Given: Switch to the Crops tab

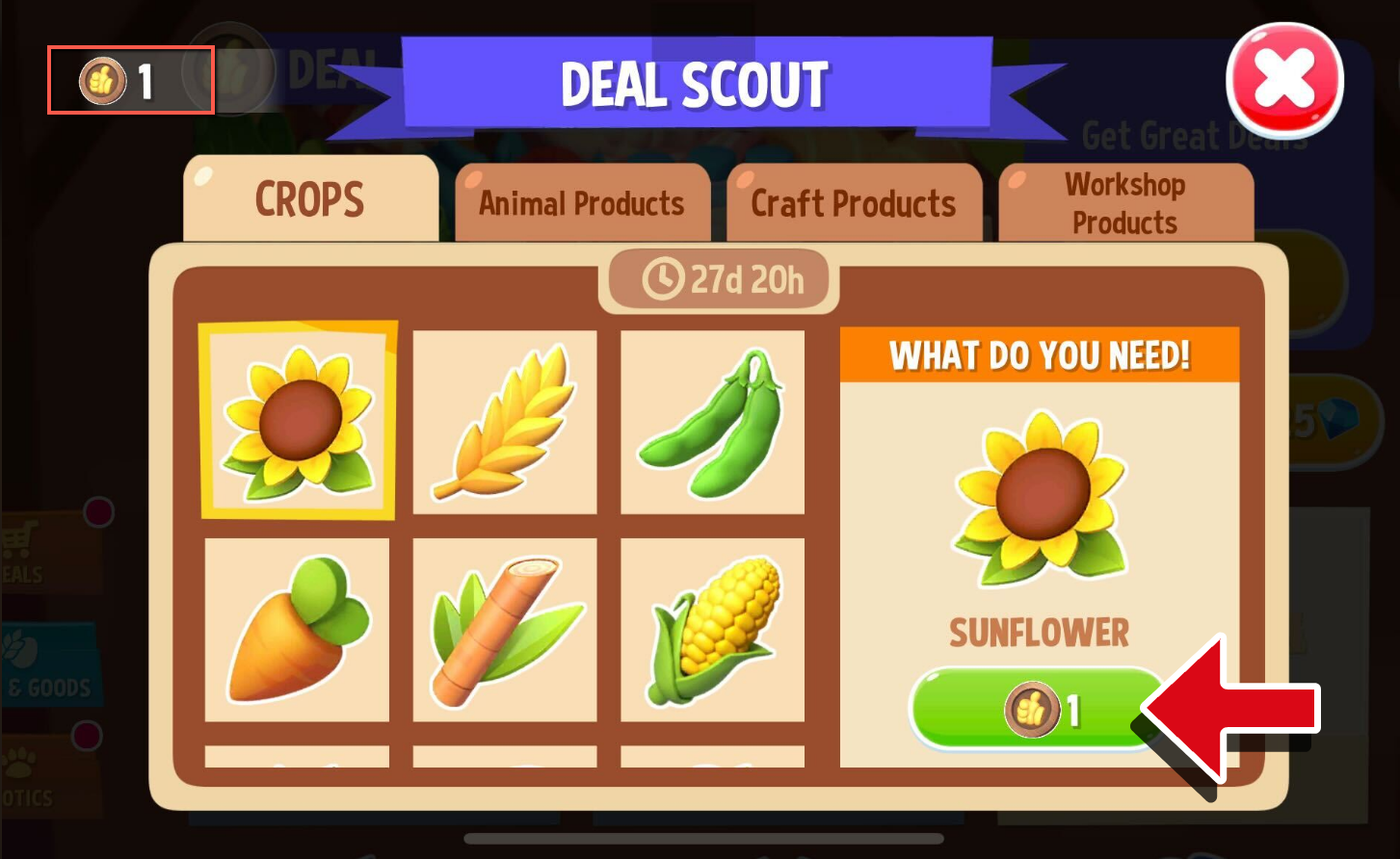Looking at the screenshot, I should tap(310, 200).
